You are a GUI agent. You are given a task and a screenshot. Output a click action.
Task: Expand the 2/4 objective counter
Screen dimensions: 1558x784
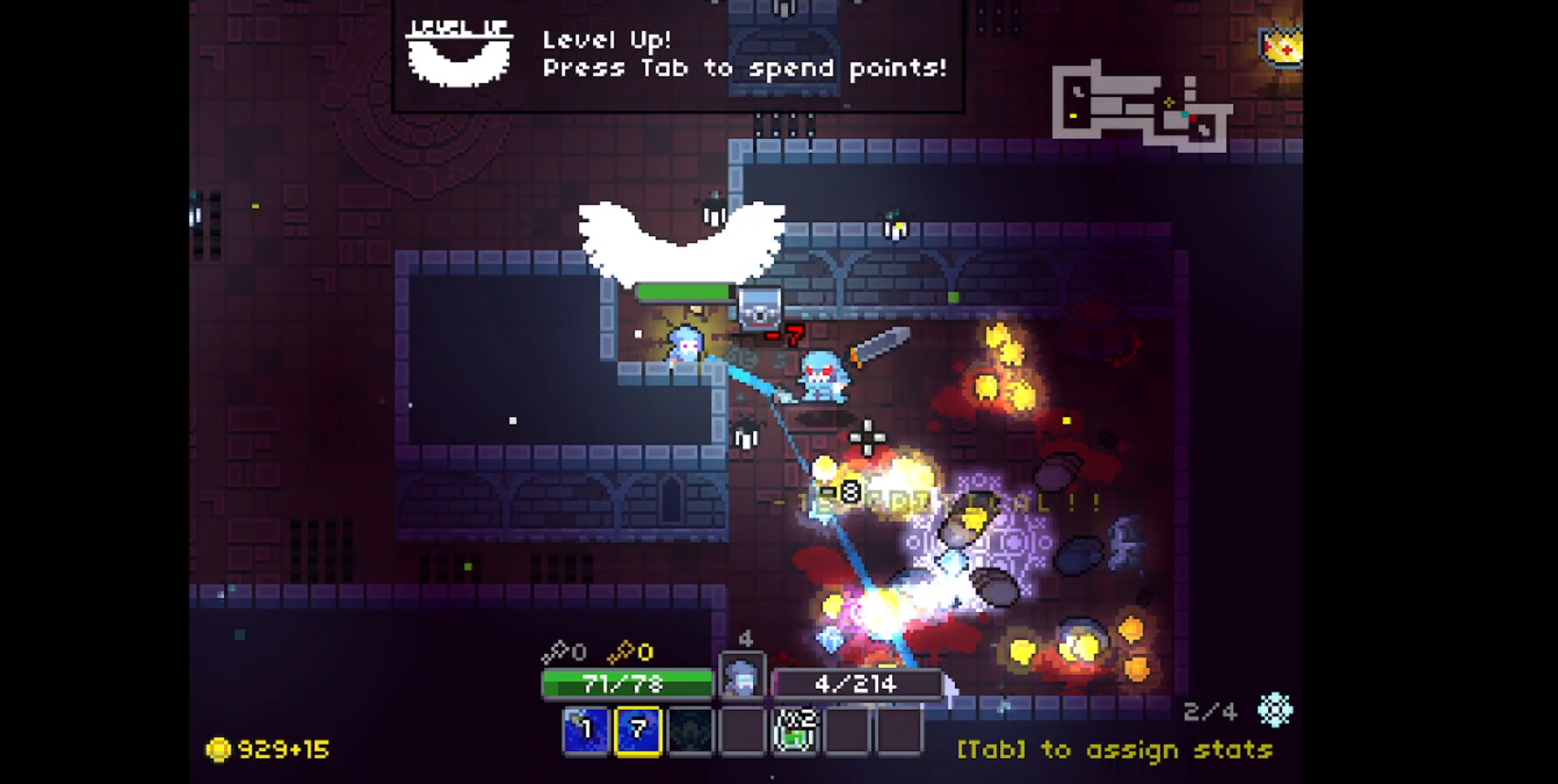click(1210, 711)
